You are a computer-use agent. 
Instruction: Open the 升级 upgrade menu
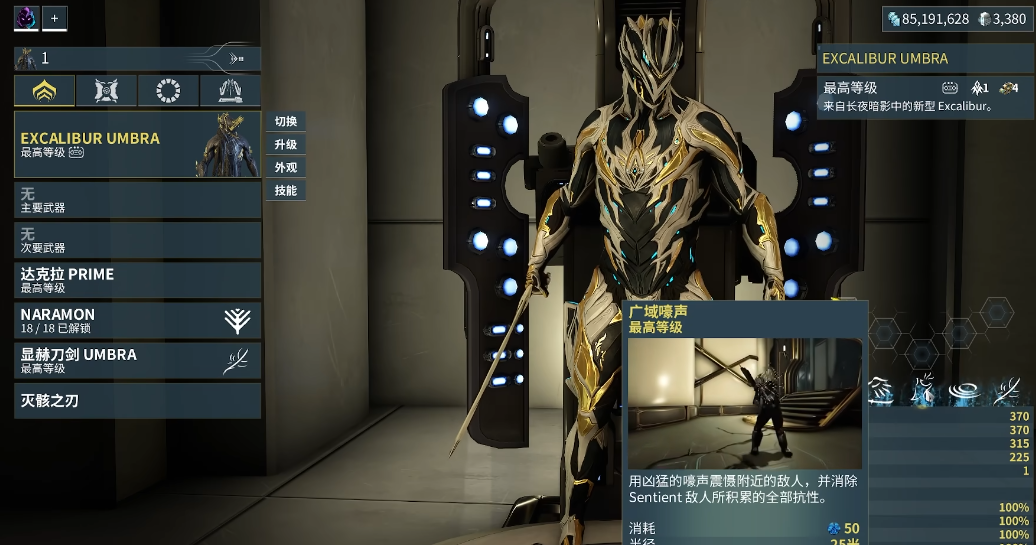[x=285, y=145]
